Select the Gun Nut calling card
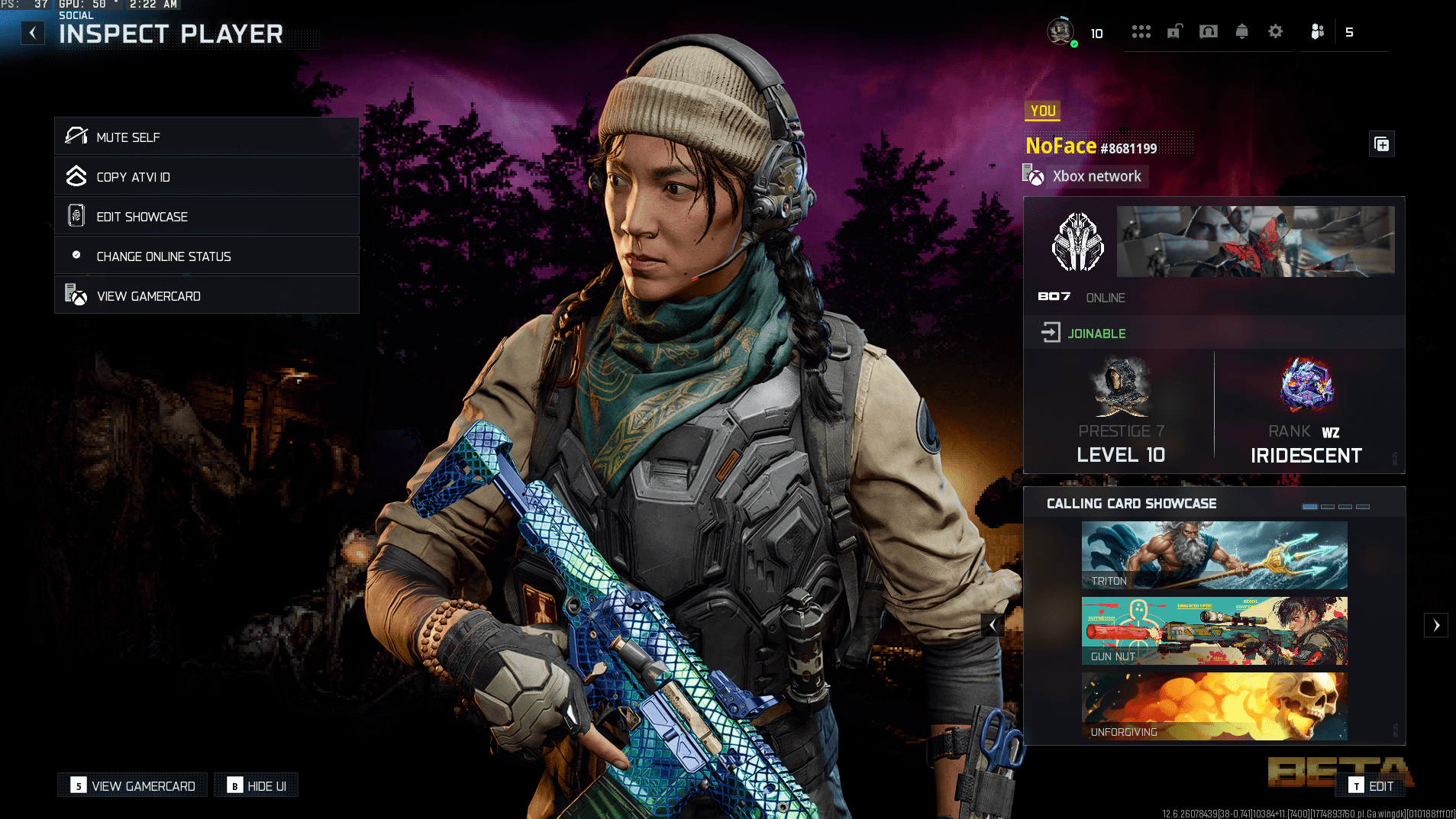The height and width of the screenshot is (819, 1456). 1214,630
